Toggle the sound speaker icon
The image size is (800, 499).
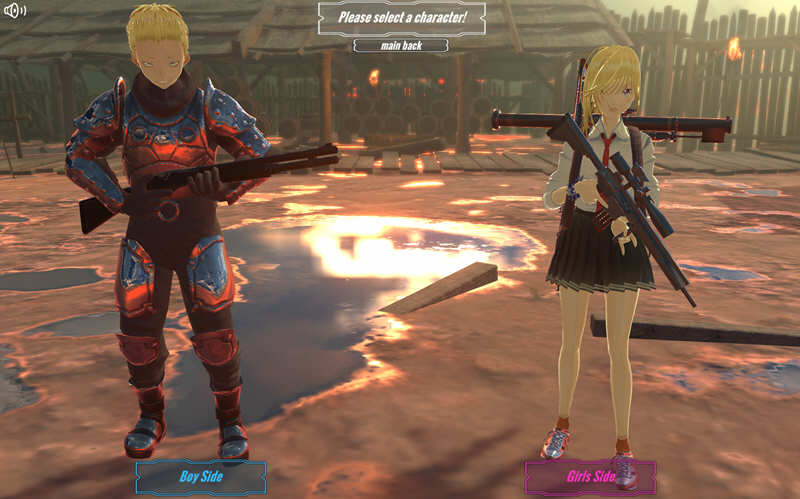[x=15, y=12]
